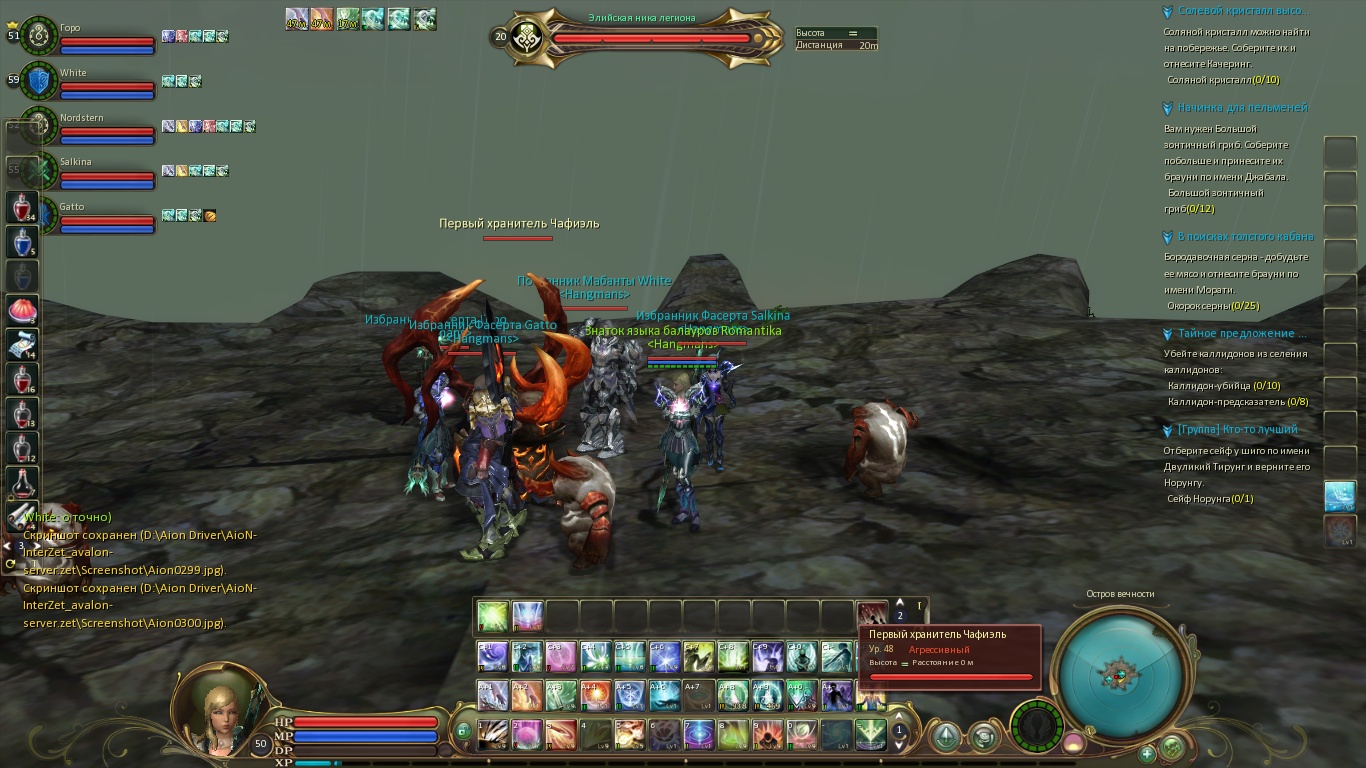Click the player portrait
Image resolution: width=1366 pixels, height=768 pixels.
(x=217, y=710)
